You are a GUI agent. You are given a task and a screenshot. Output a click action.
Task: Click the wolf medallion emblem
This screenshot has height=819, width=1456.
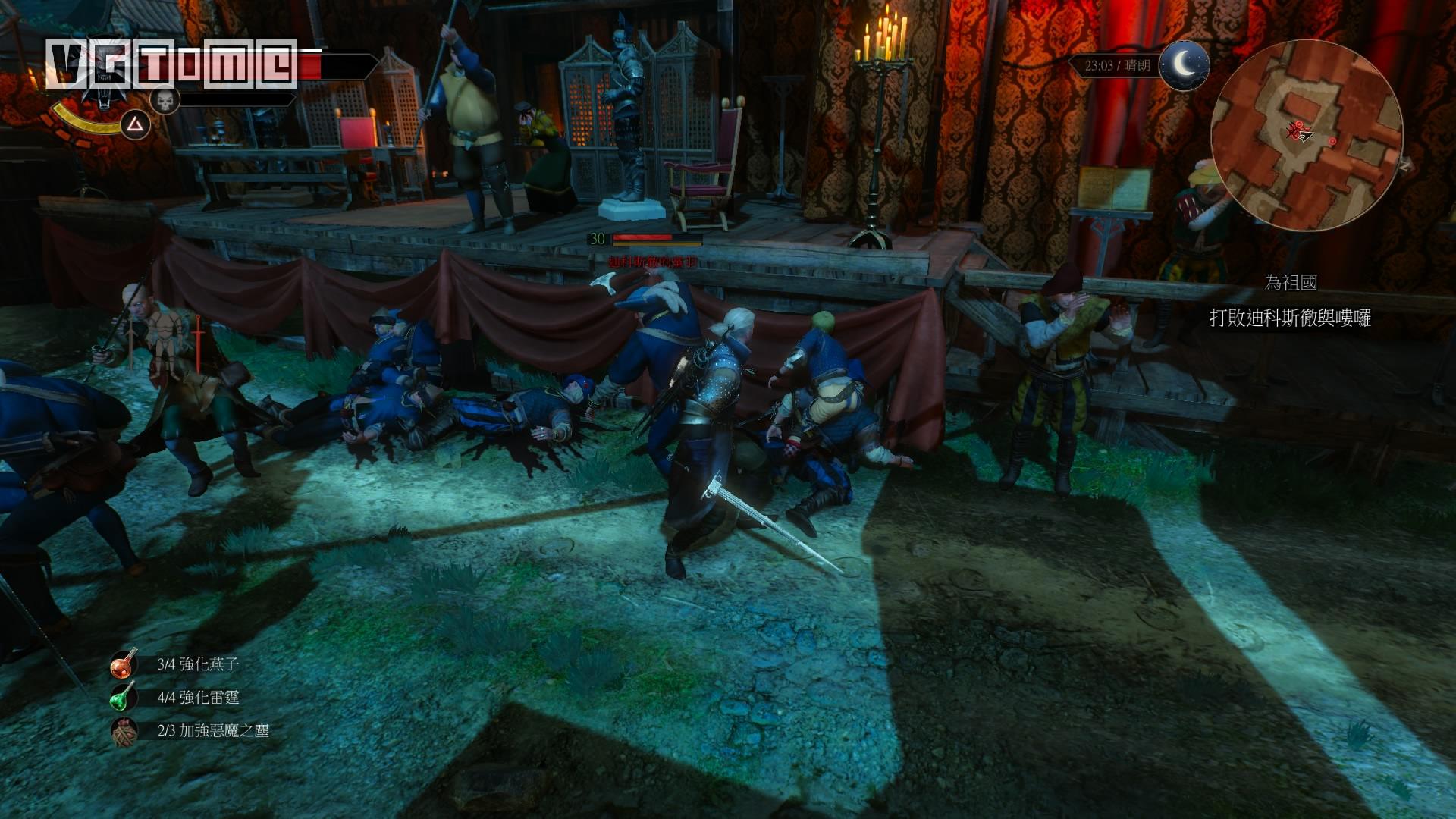99,95
